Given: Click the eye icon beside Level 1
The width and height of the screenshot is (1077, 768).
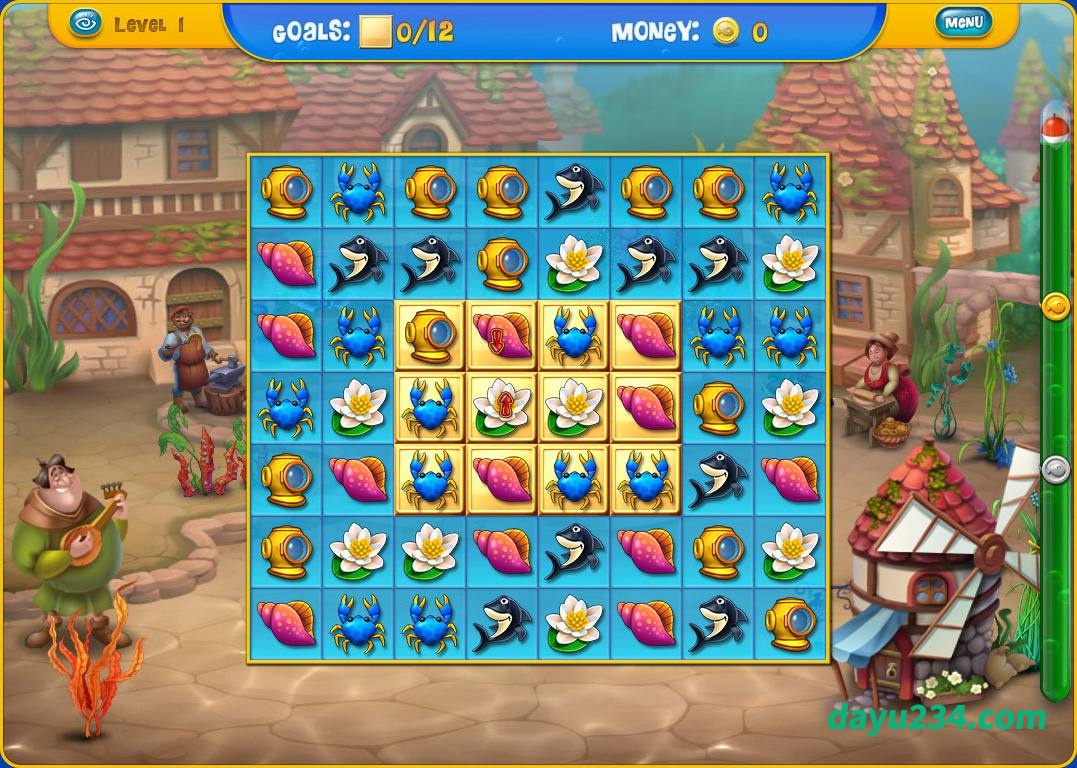Looking at the screenshot, I should 87,24.
